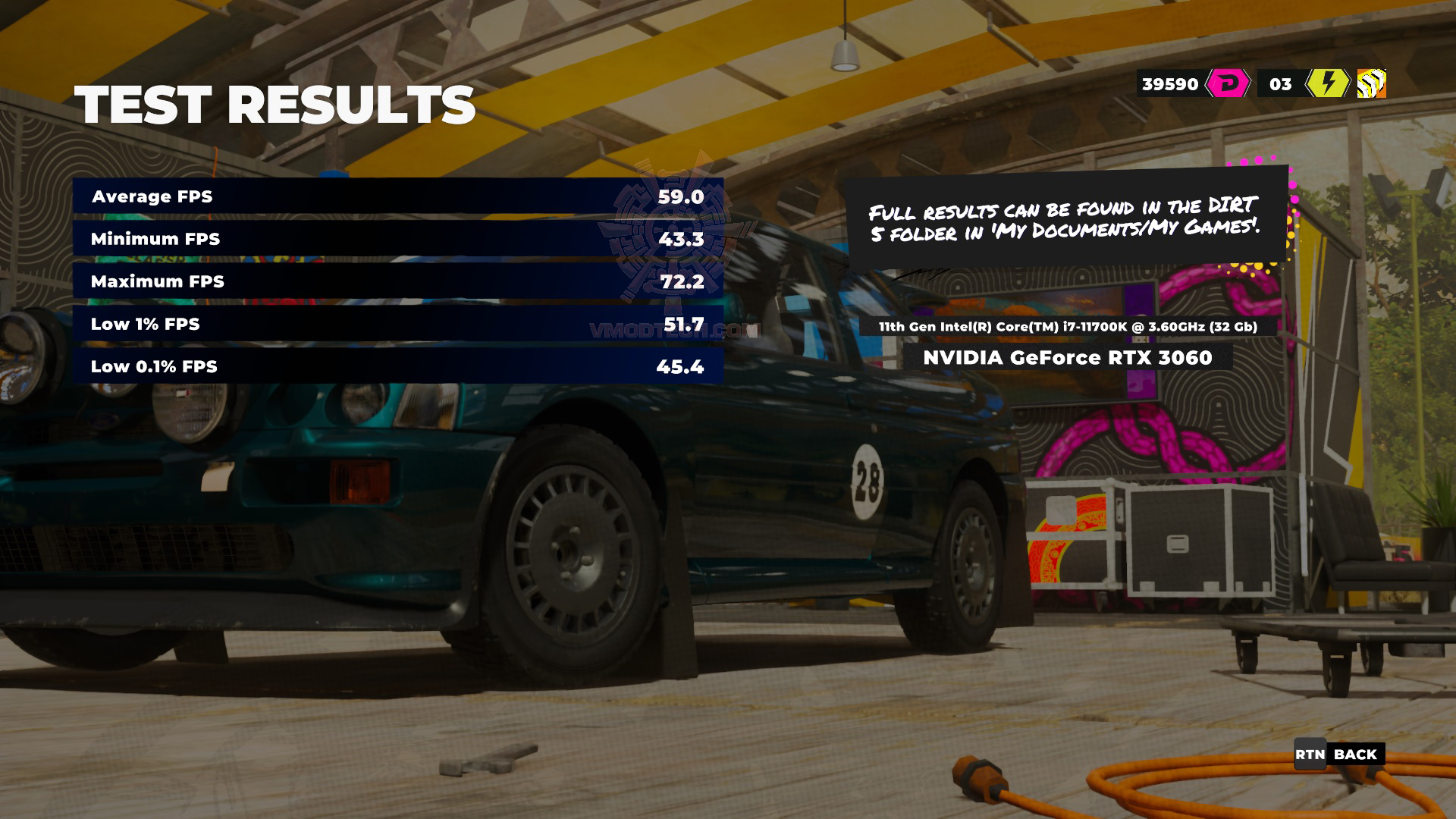Click the 03 stamp counter badge
1456x819 pixels.
click(x=1280, y=84)
